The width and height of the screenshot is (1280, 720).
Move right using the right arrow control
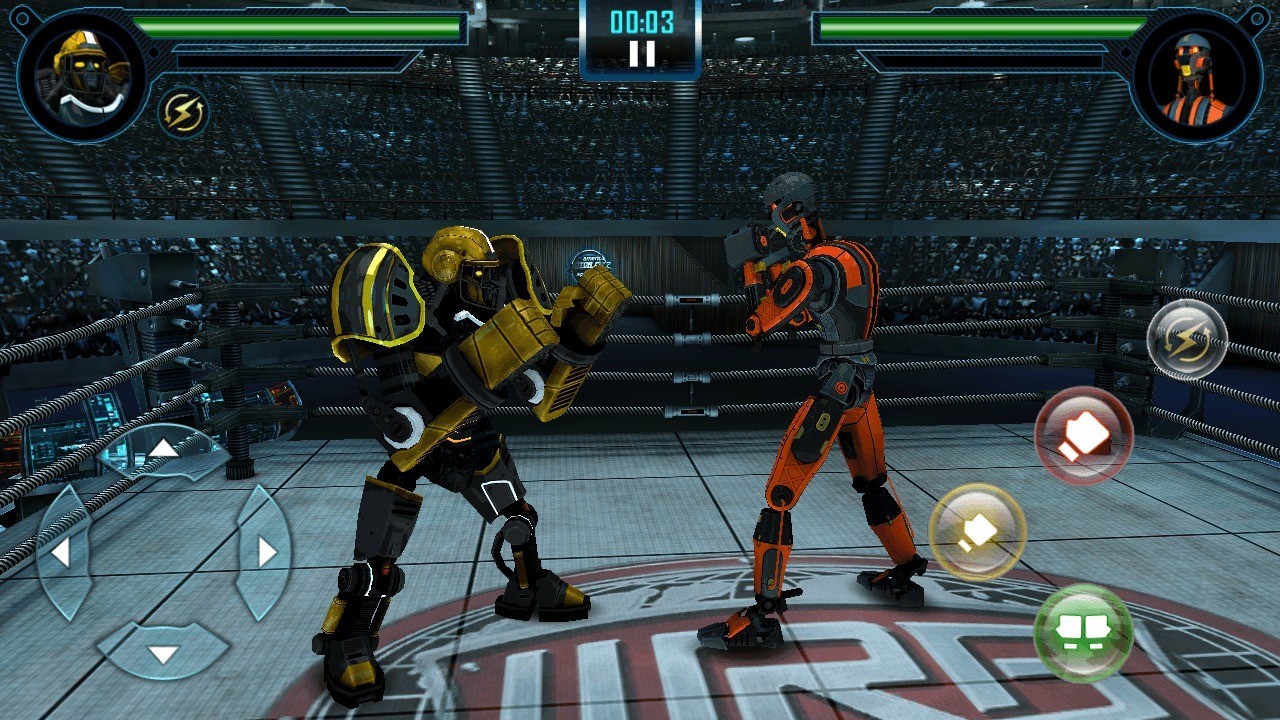(x=265, y=551)
